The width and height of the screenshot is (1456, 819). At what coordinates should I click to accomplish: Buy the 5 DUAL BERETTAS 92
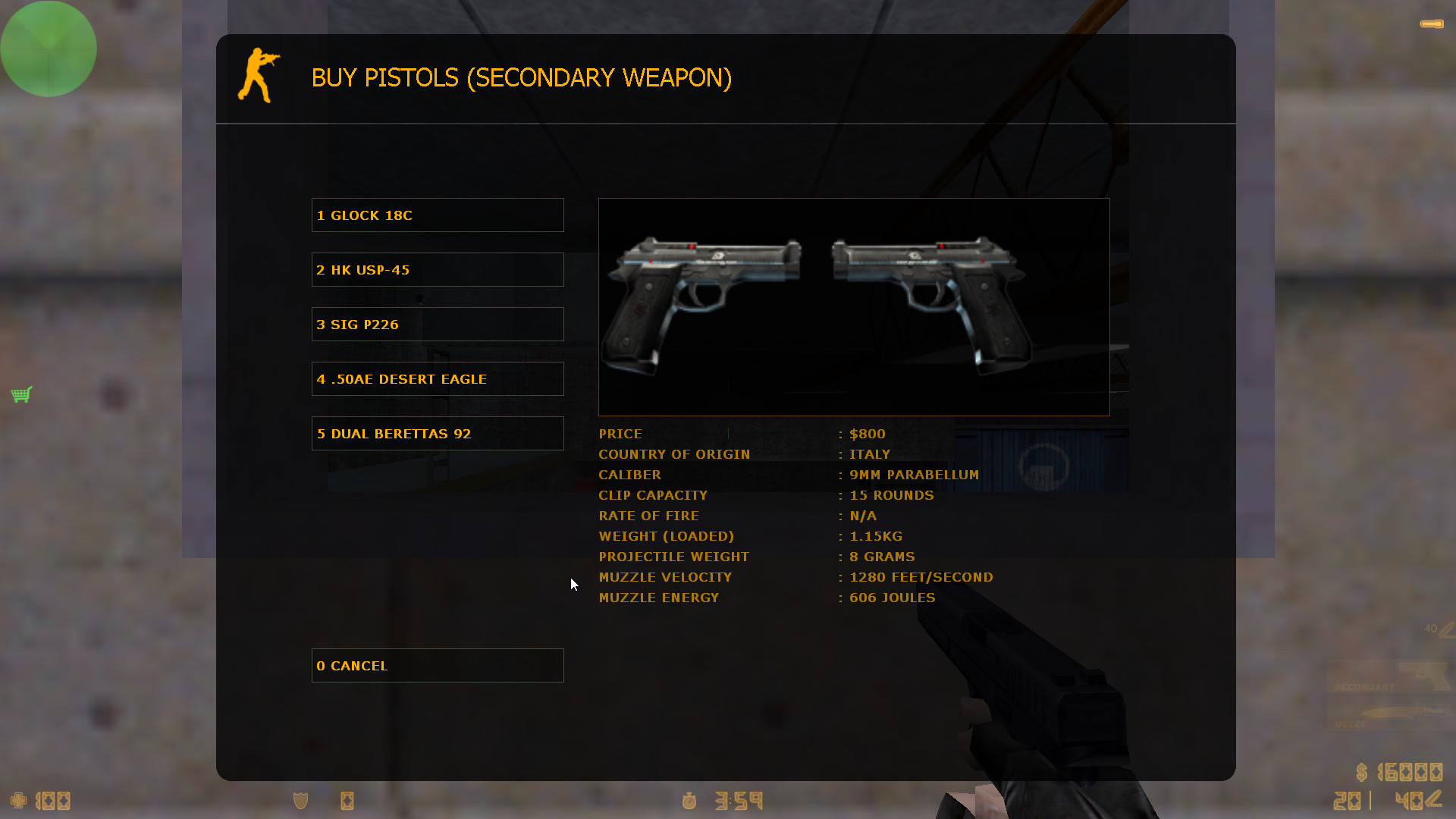tap(438, 433)
